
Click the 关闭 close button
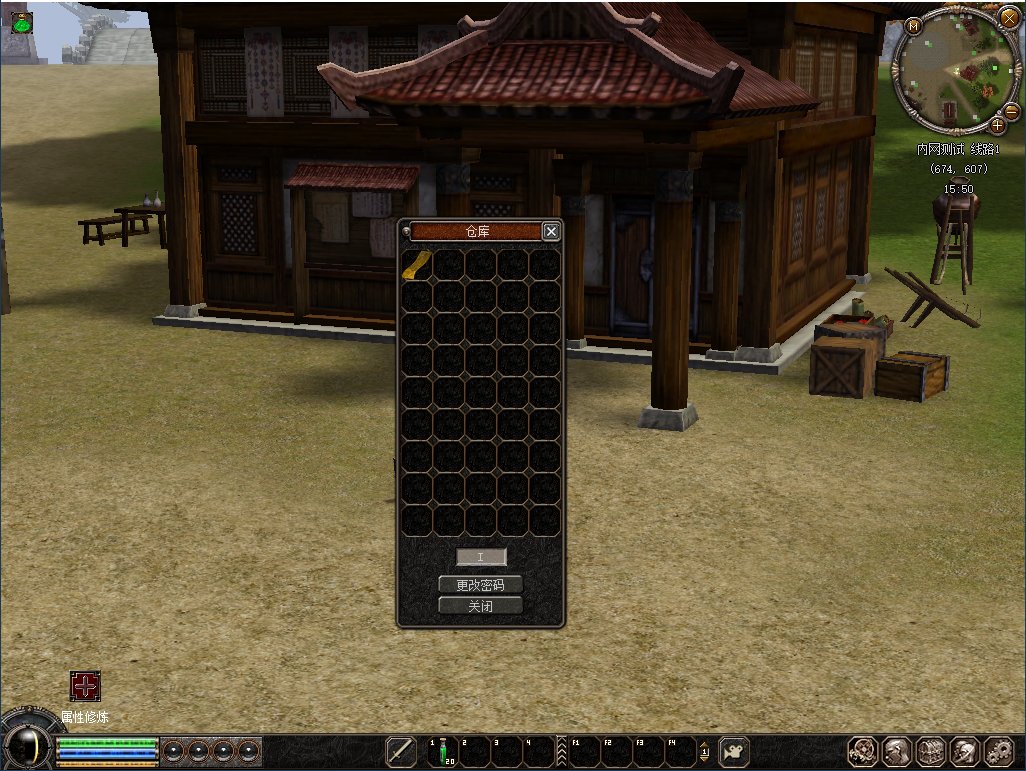click(x=480, y=605)
